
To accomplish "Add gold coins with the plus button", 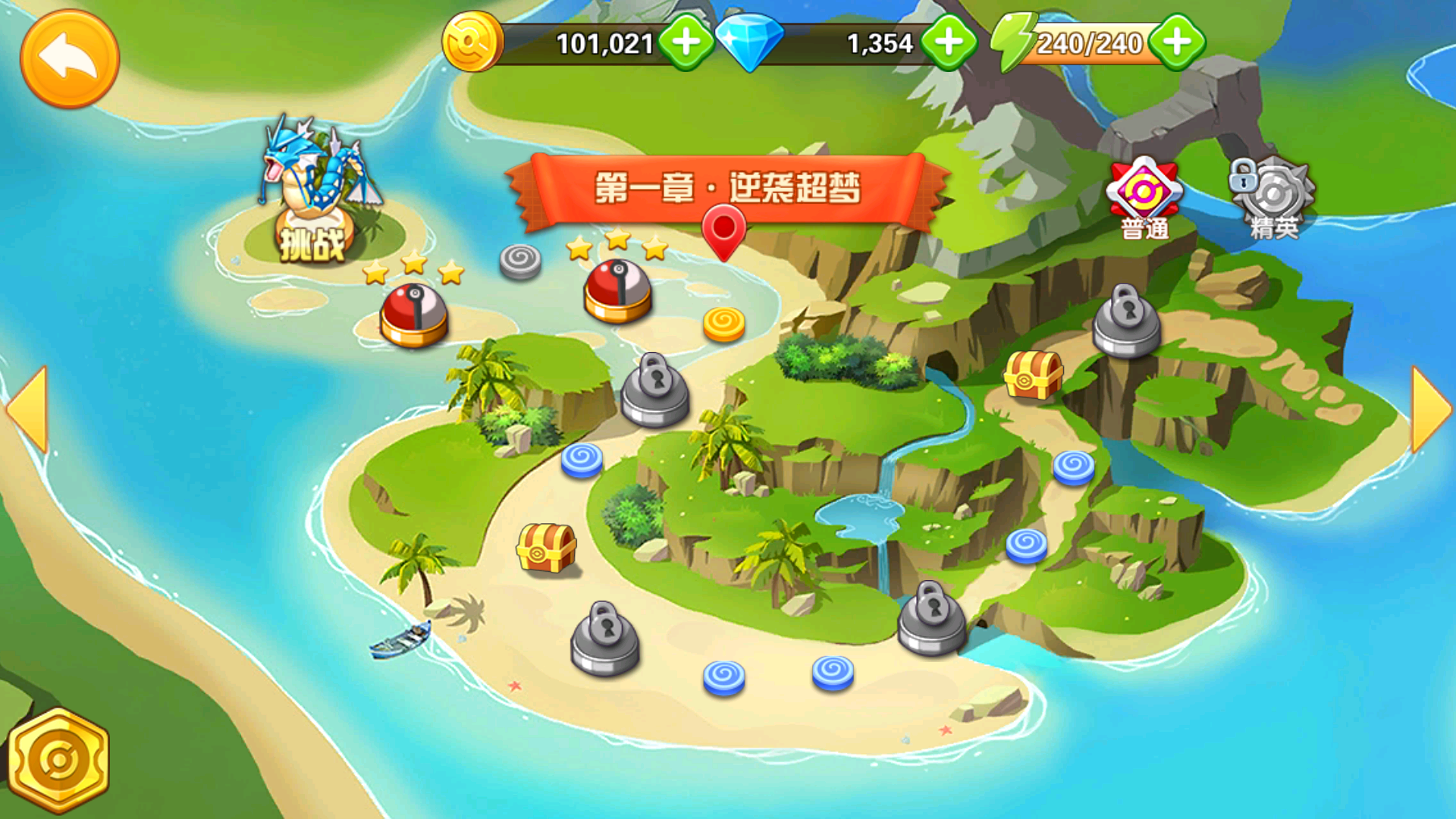I will [686, 42].
